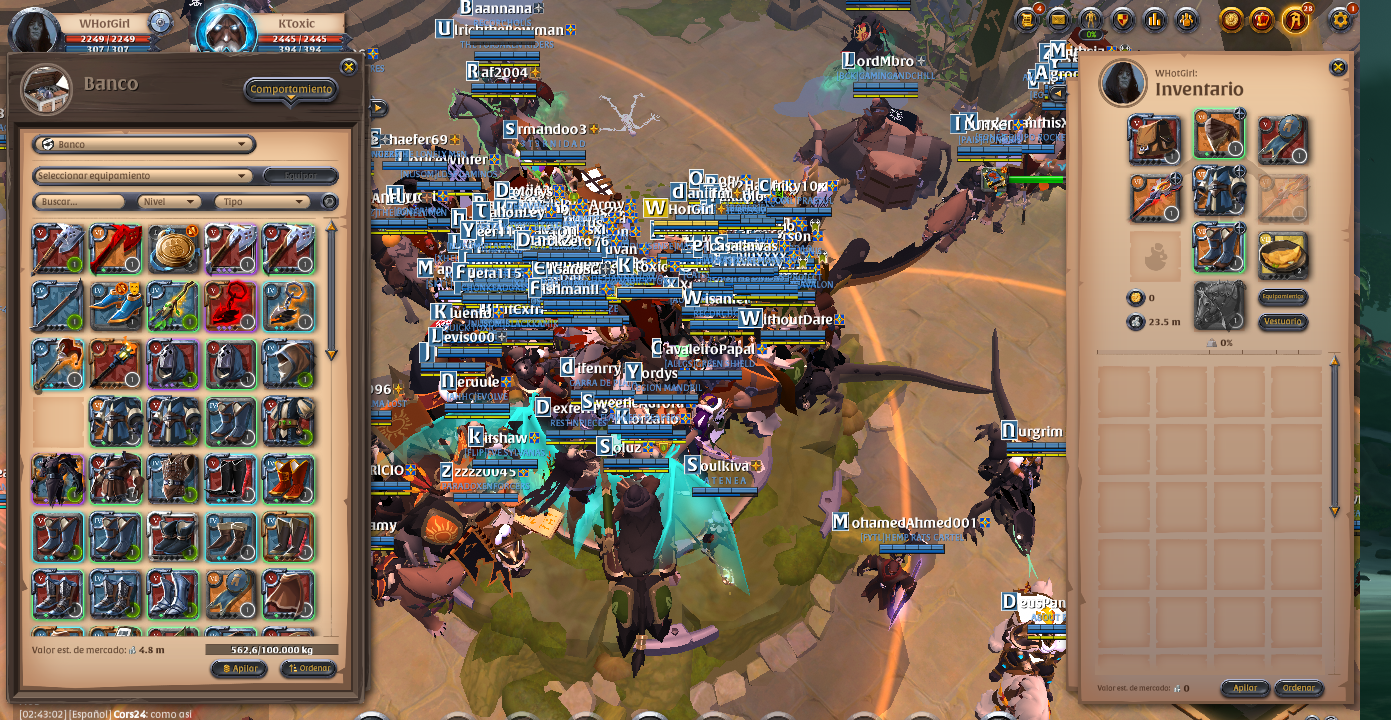Open the settings gear icon
1391x720 pixels.
coord(1341,19)
